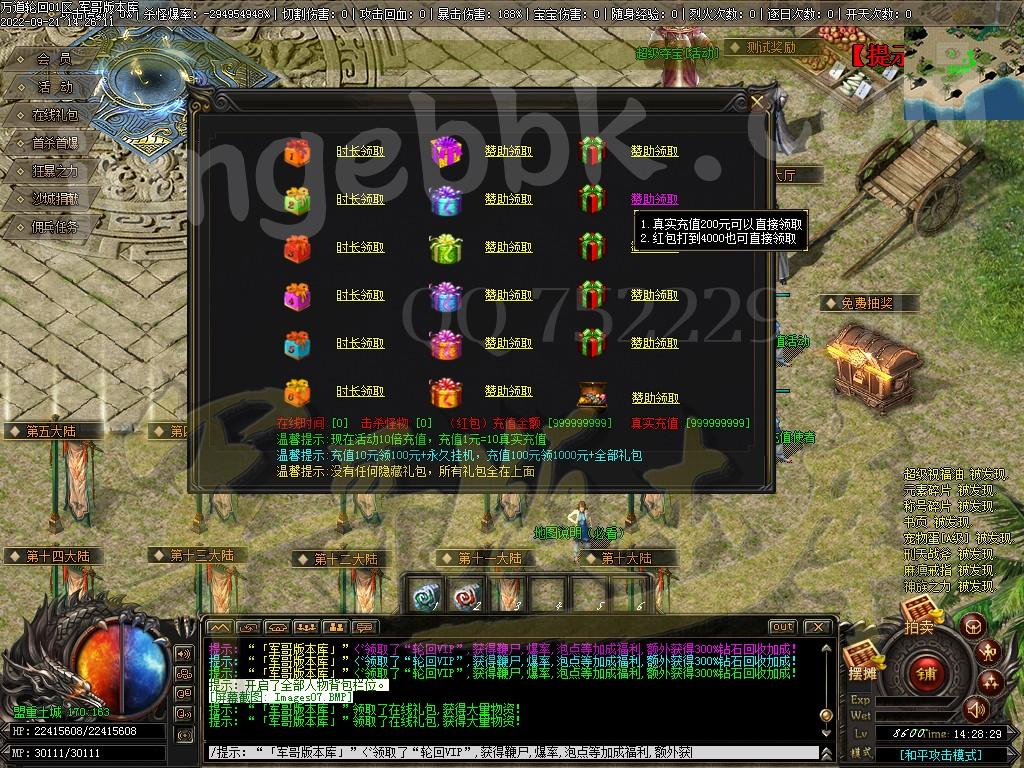Open the 沙城捐献 donation menu
This screenshot has height=768, width=1024.
click(x=55, y=199)
